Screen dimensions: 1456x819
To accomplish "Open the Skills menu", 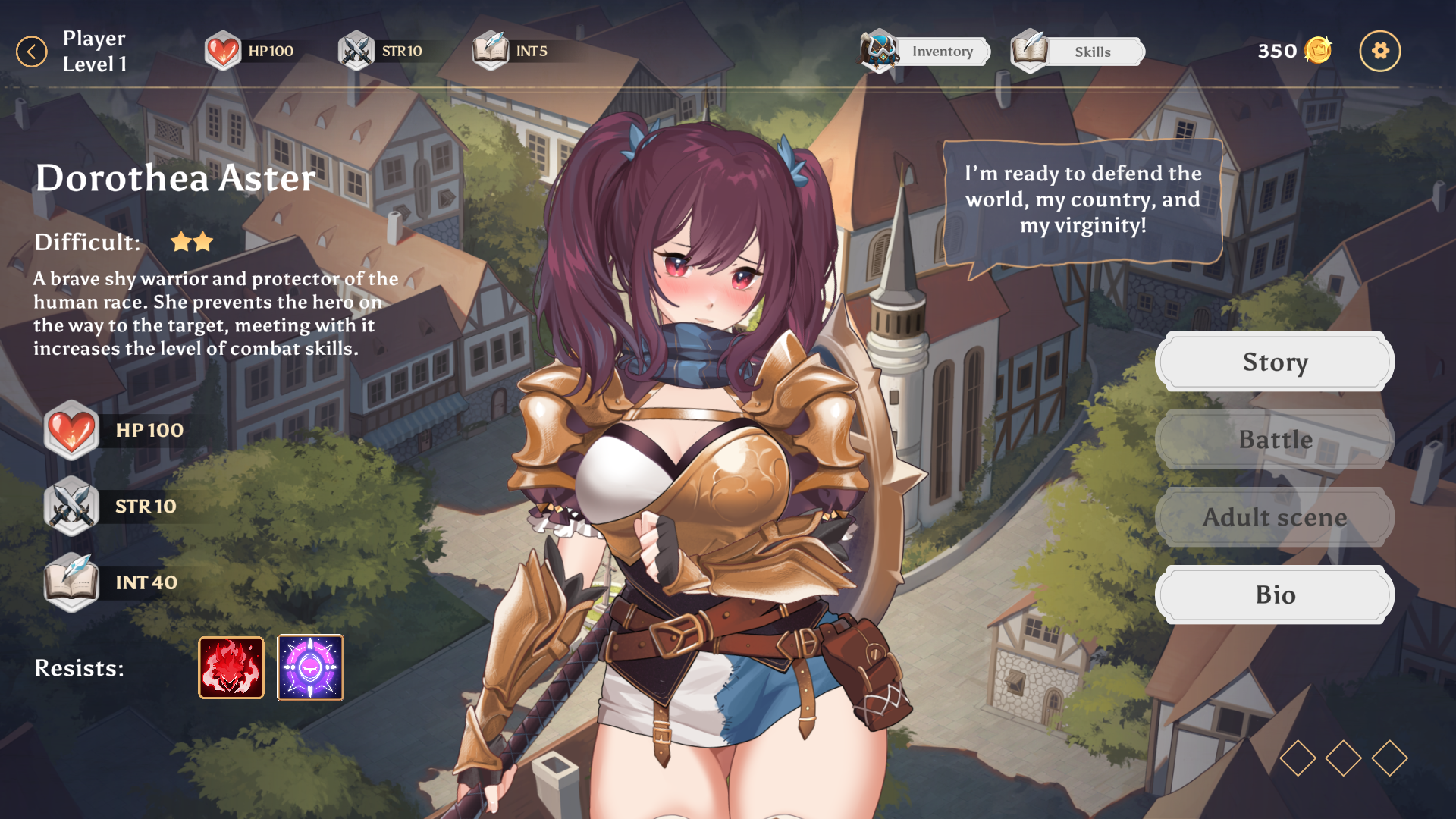I will (1078, 52).
